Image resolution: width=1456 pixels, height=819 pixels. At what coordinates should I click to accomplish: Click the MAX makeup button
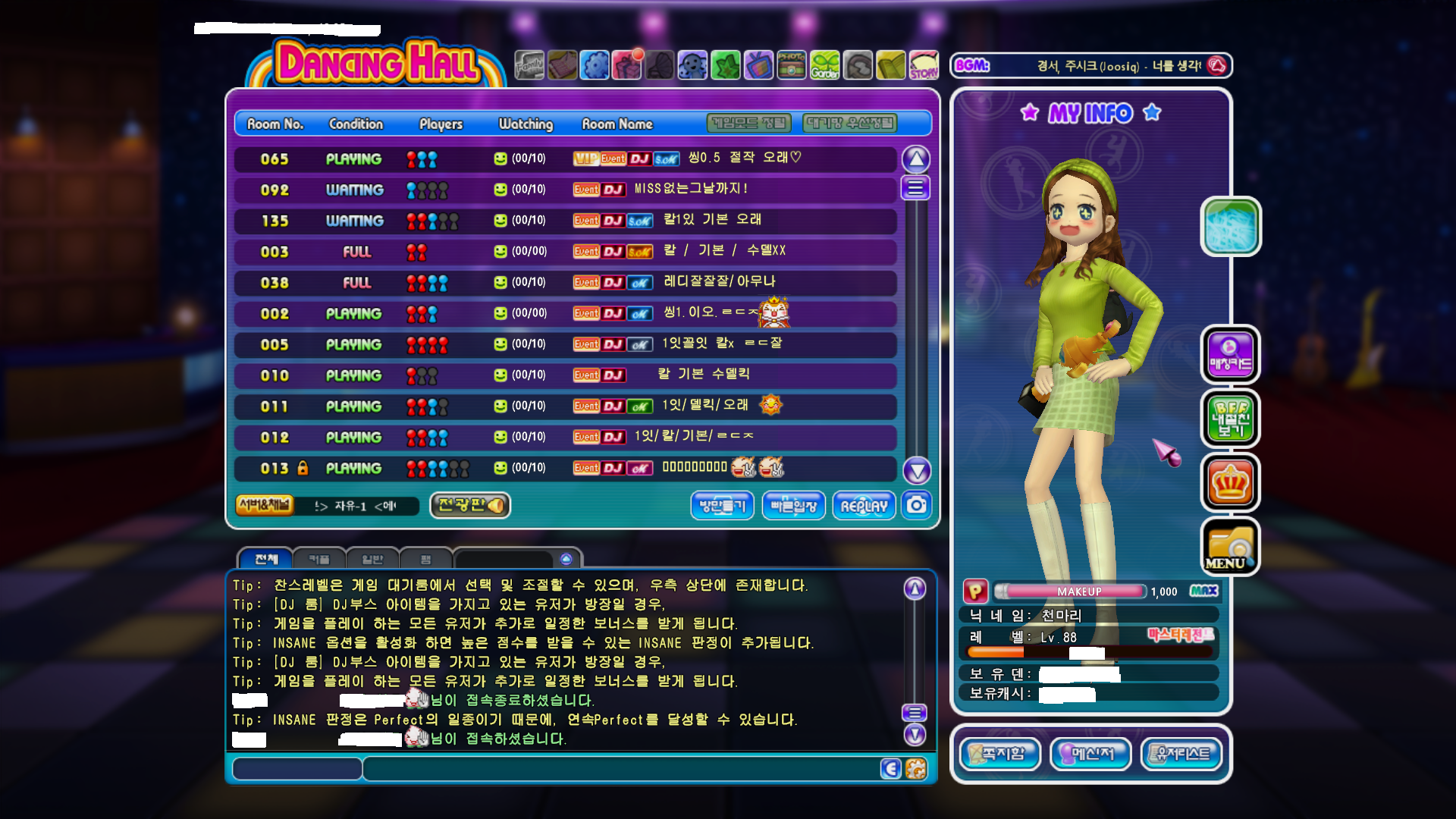point(1203,591)
